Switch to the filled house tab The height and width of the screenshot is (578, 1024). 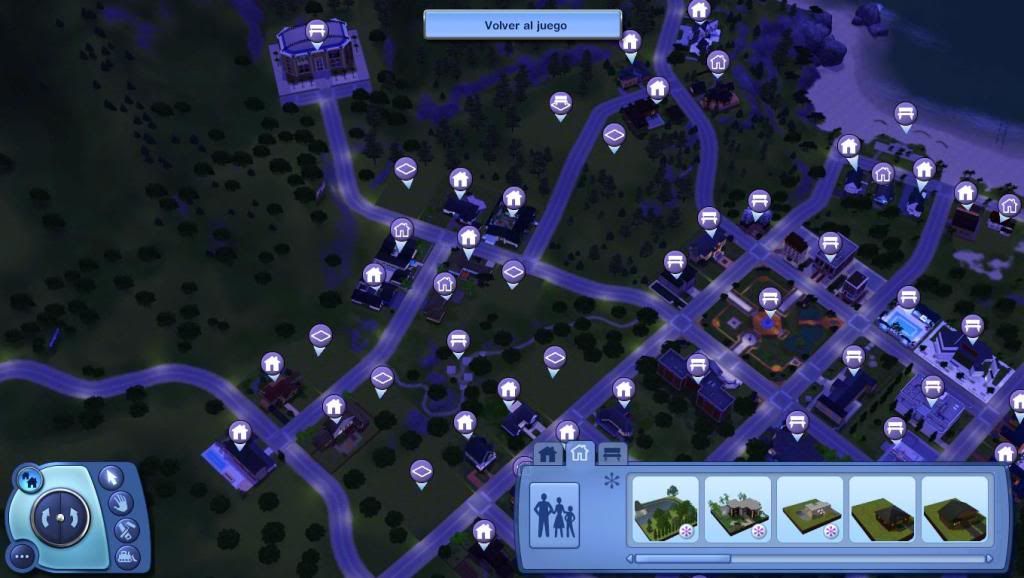click(x=547, y=454)
